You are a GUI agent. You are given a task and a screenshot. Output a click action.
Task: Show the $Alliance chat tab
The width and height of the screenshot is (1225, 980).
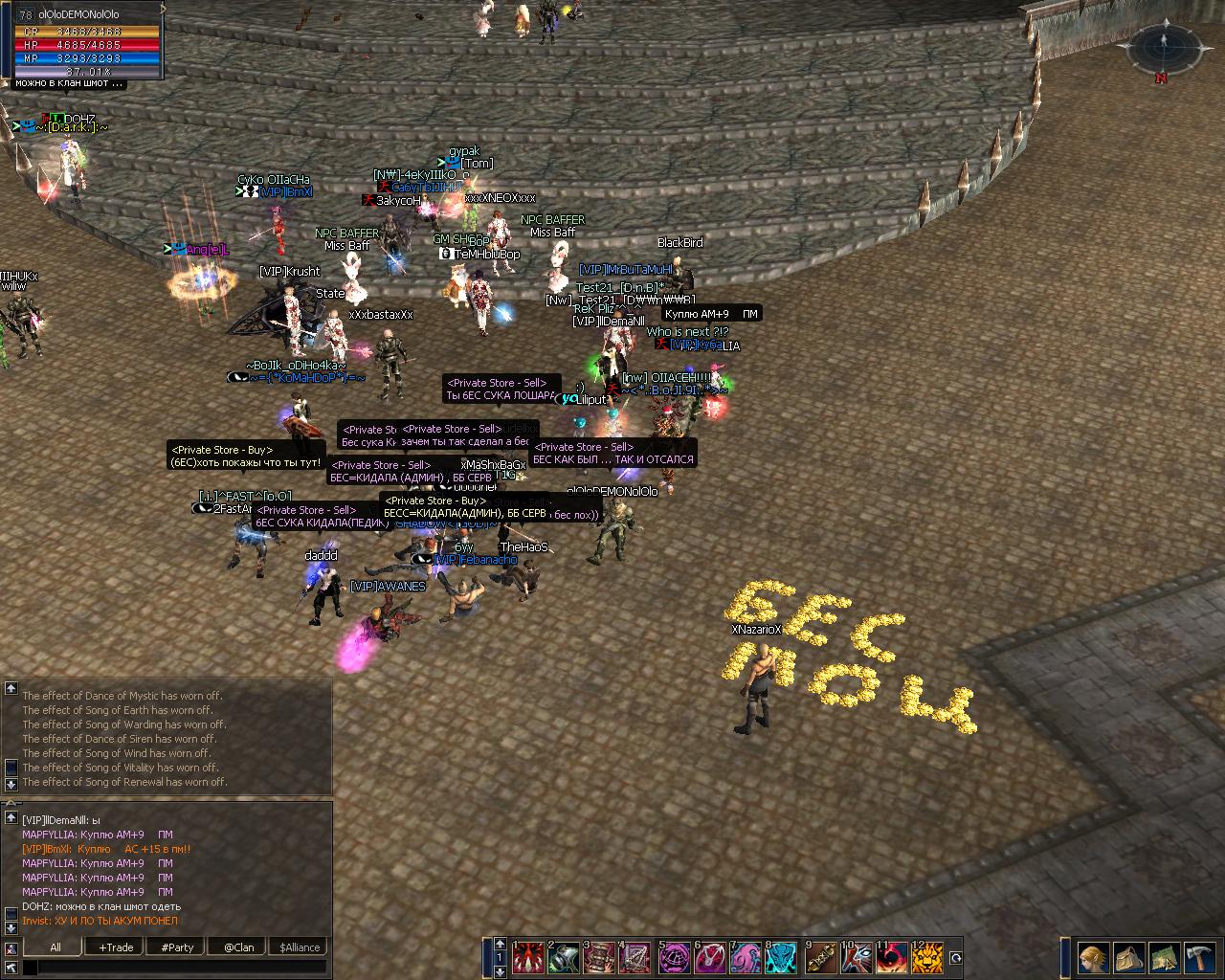click(300, 947)
